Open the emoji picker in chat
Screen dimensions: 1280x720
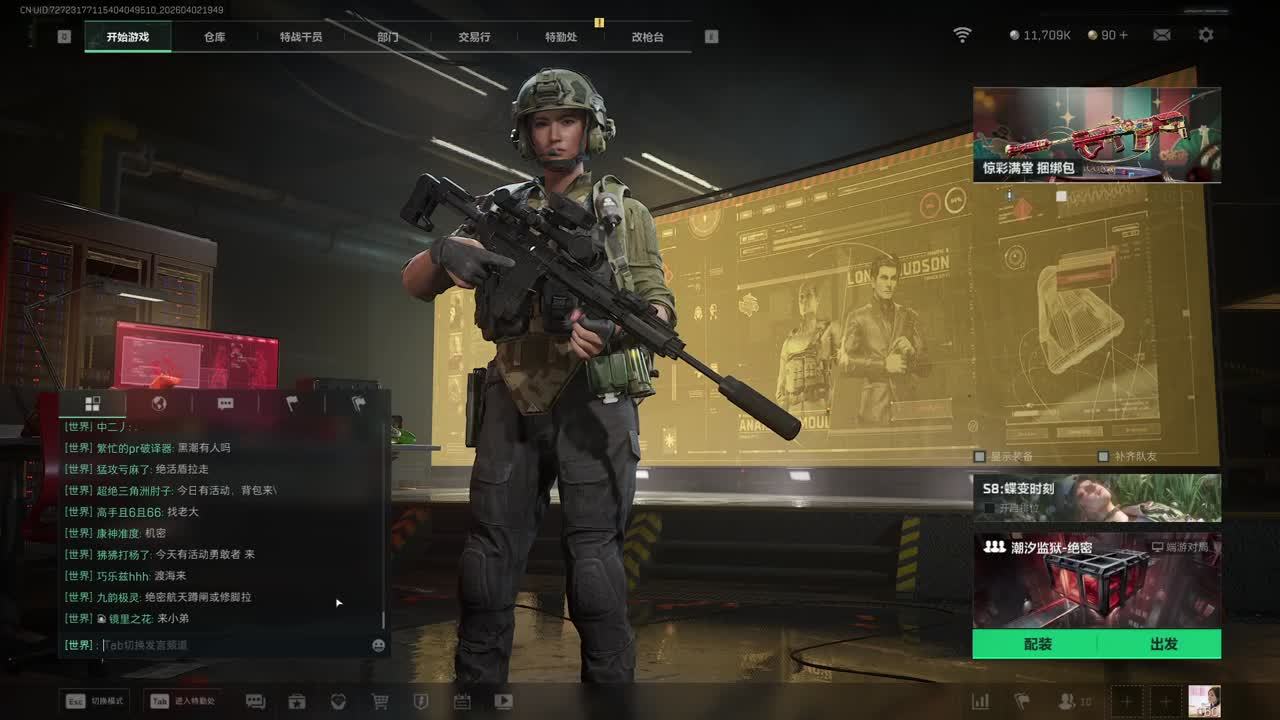(378, 645)
